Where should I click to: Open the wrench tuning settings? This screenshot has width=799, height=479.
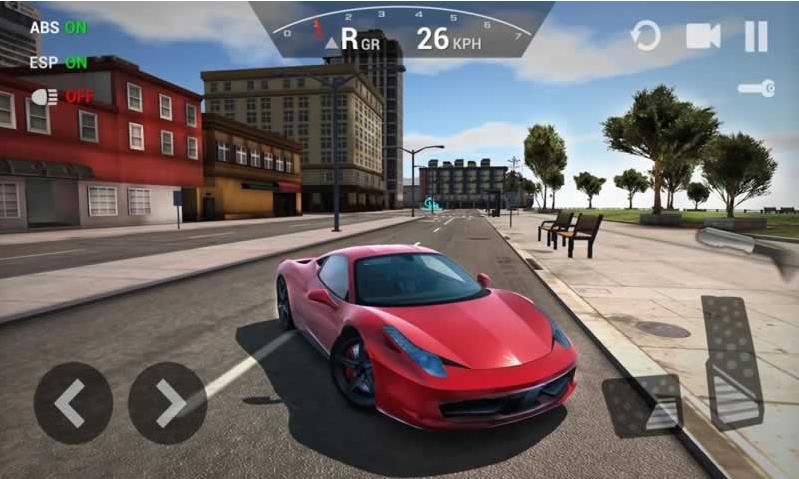[756, 89]
